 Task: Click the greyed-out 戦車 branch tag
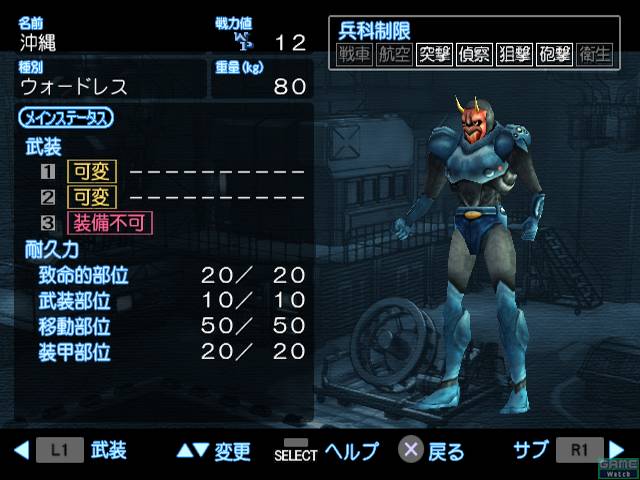[356, 55]
